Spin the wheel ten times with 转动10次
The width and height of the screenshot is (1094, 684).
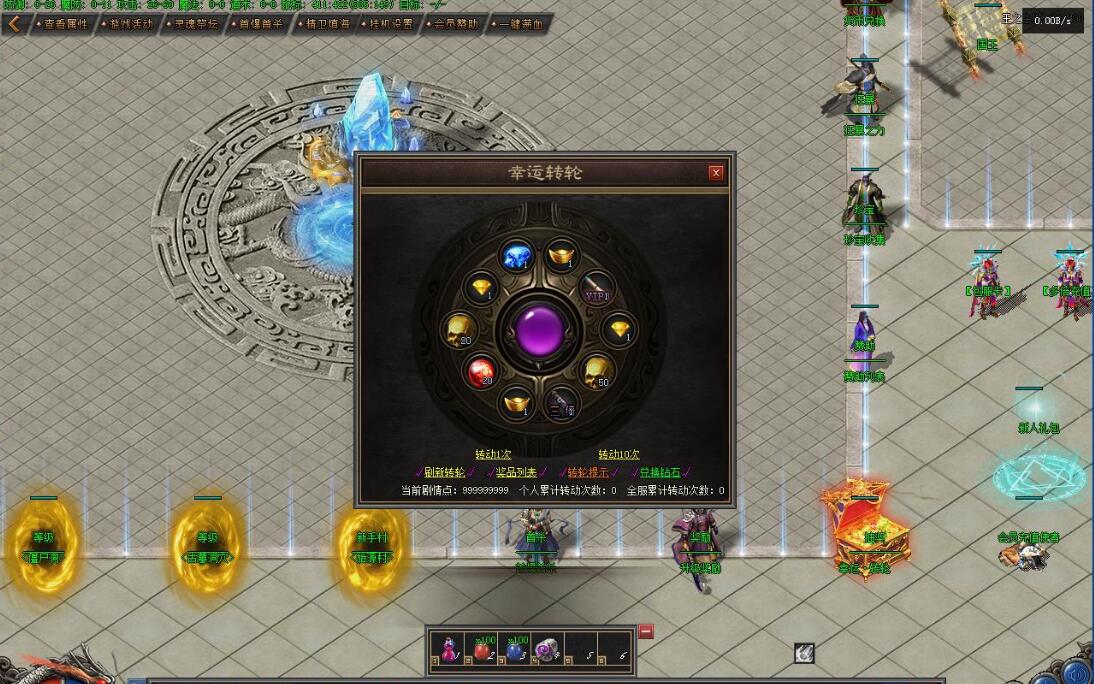tap(619, 454)
